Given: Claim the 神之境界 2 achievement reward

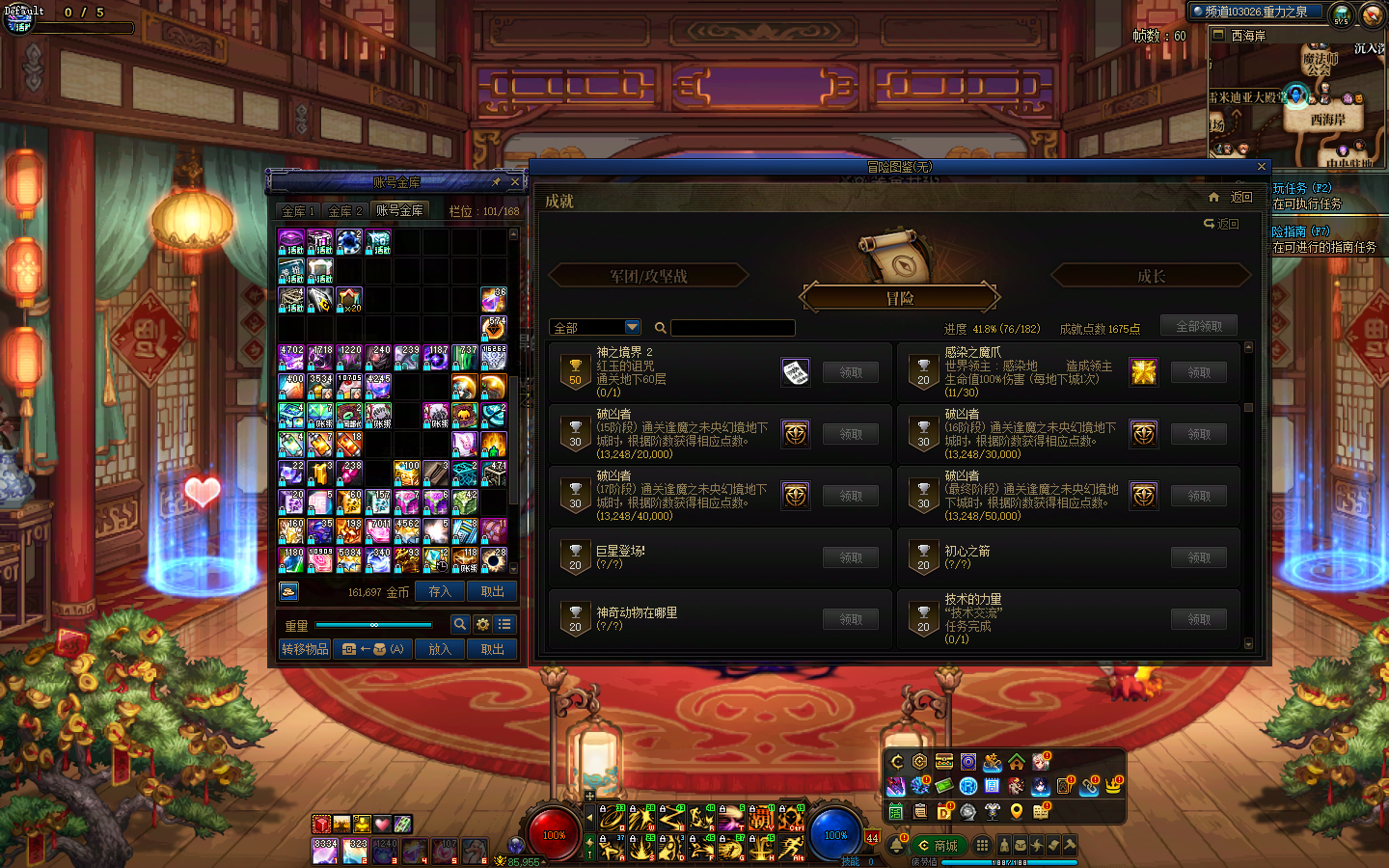Looking at the screenshot, I should click(850, 372).
